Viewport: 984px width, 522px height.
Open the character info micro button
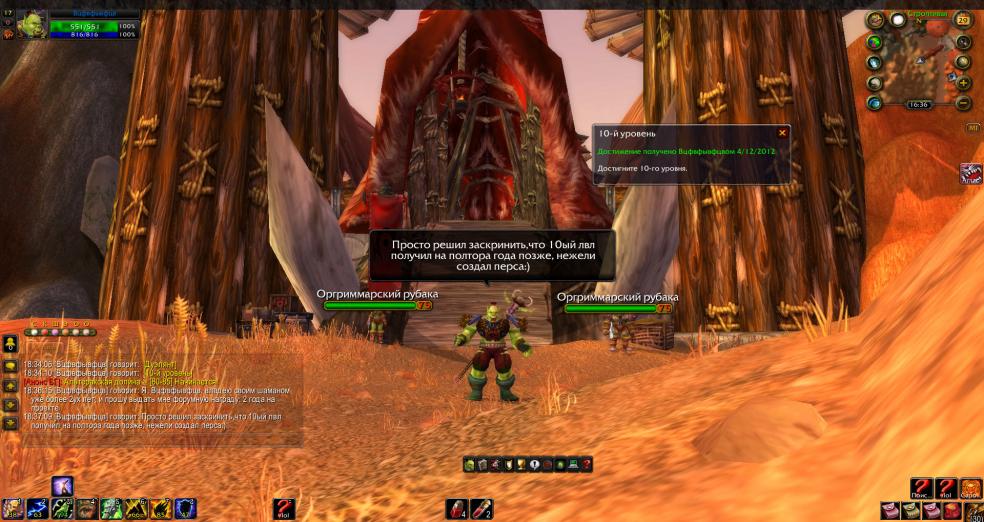coord(469,464)
